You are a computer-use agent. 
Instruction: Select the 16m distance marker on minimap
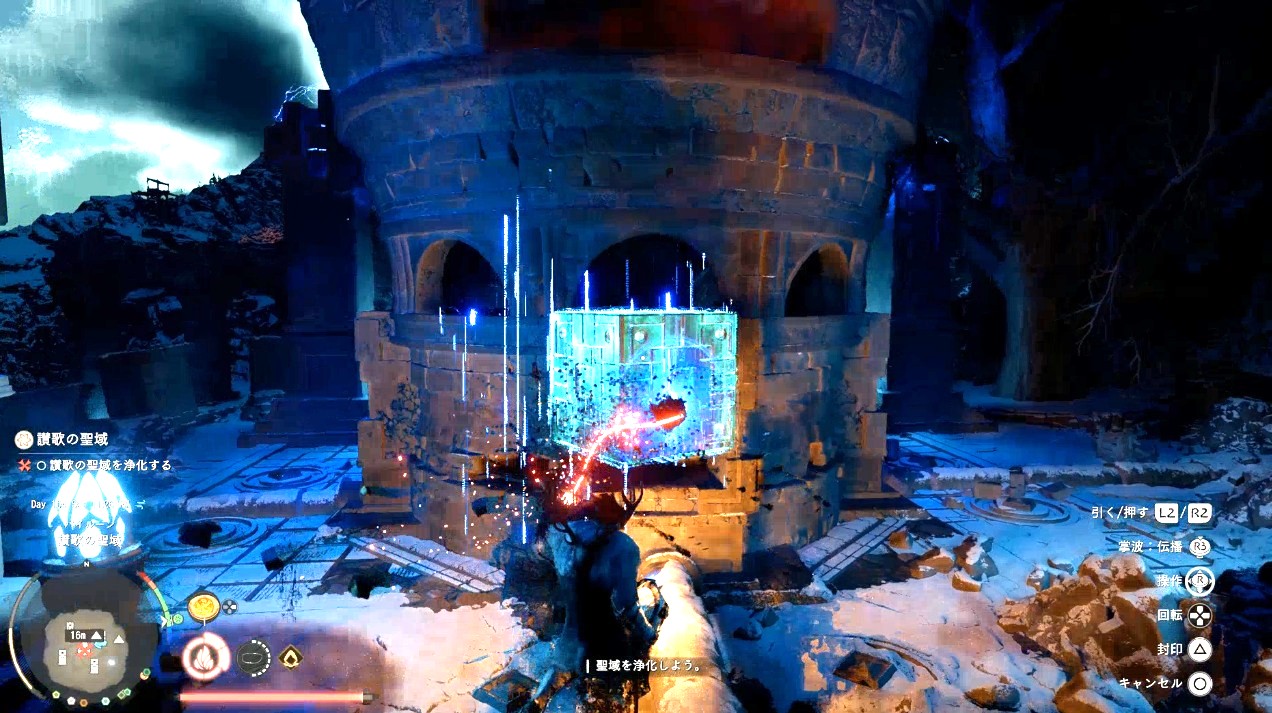(x=78, y=635)
